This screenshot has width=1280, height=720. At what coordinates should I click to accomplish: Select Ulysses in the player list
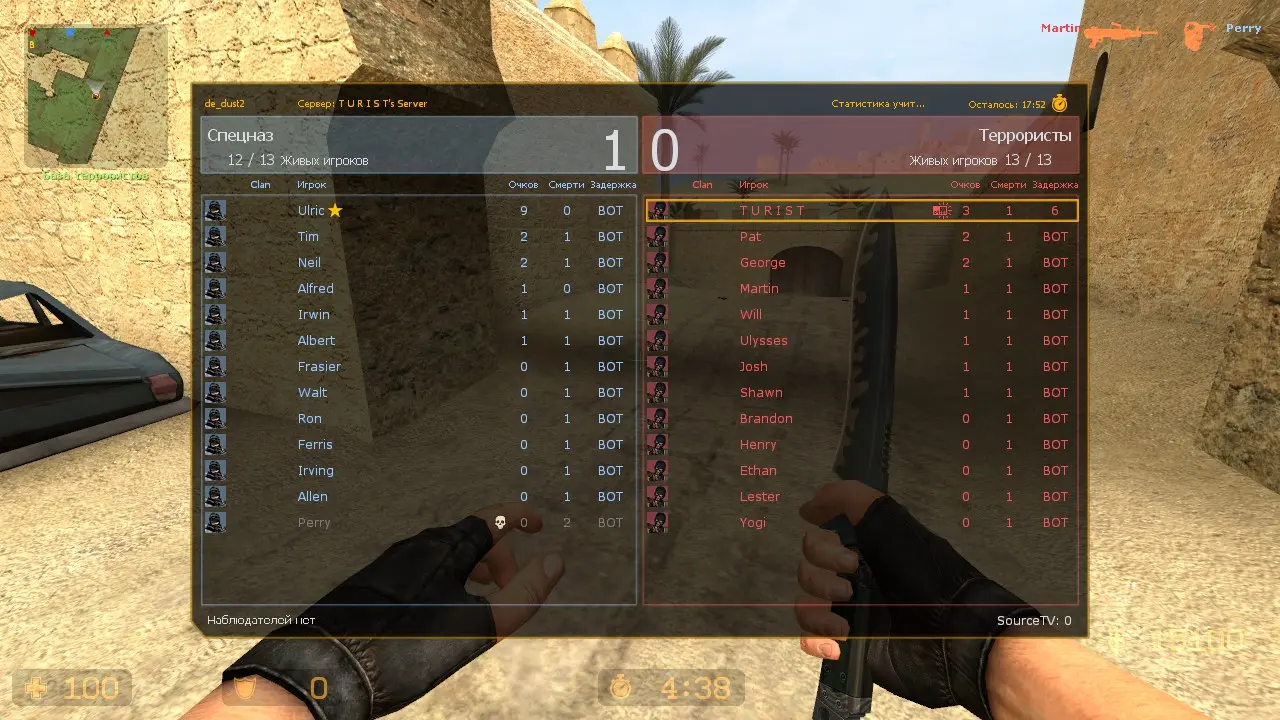[861, 341]
